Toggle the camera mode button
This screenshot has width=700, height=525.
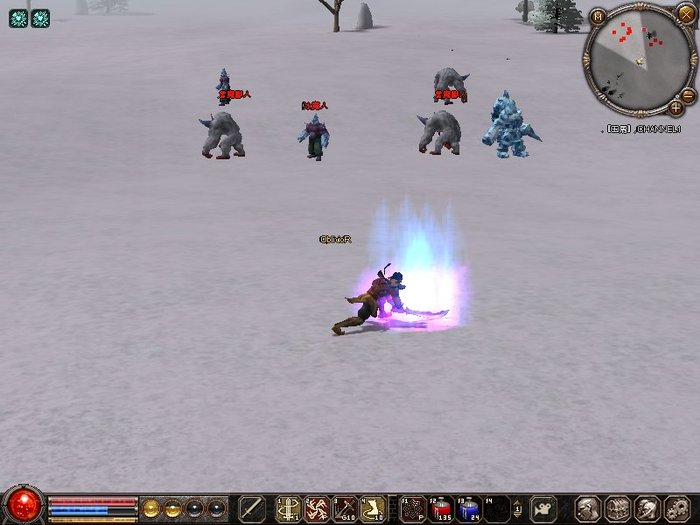click(544, 508)
